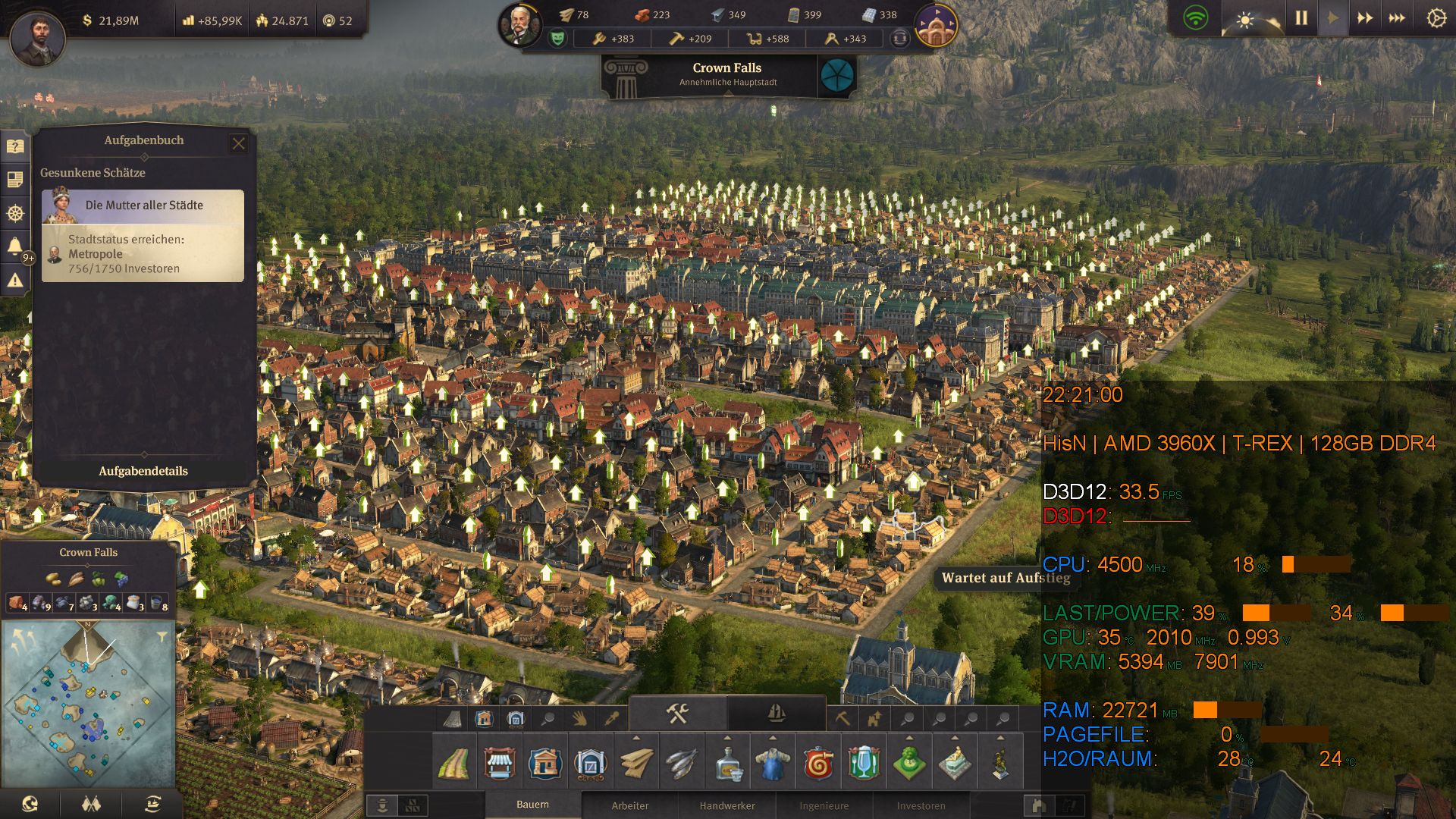Switch to the Investoren tab

[922, 806]
